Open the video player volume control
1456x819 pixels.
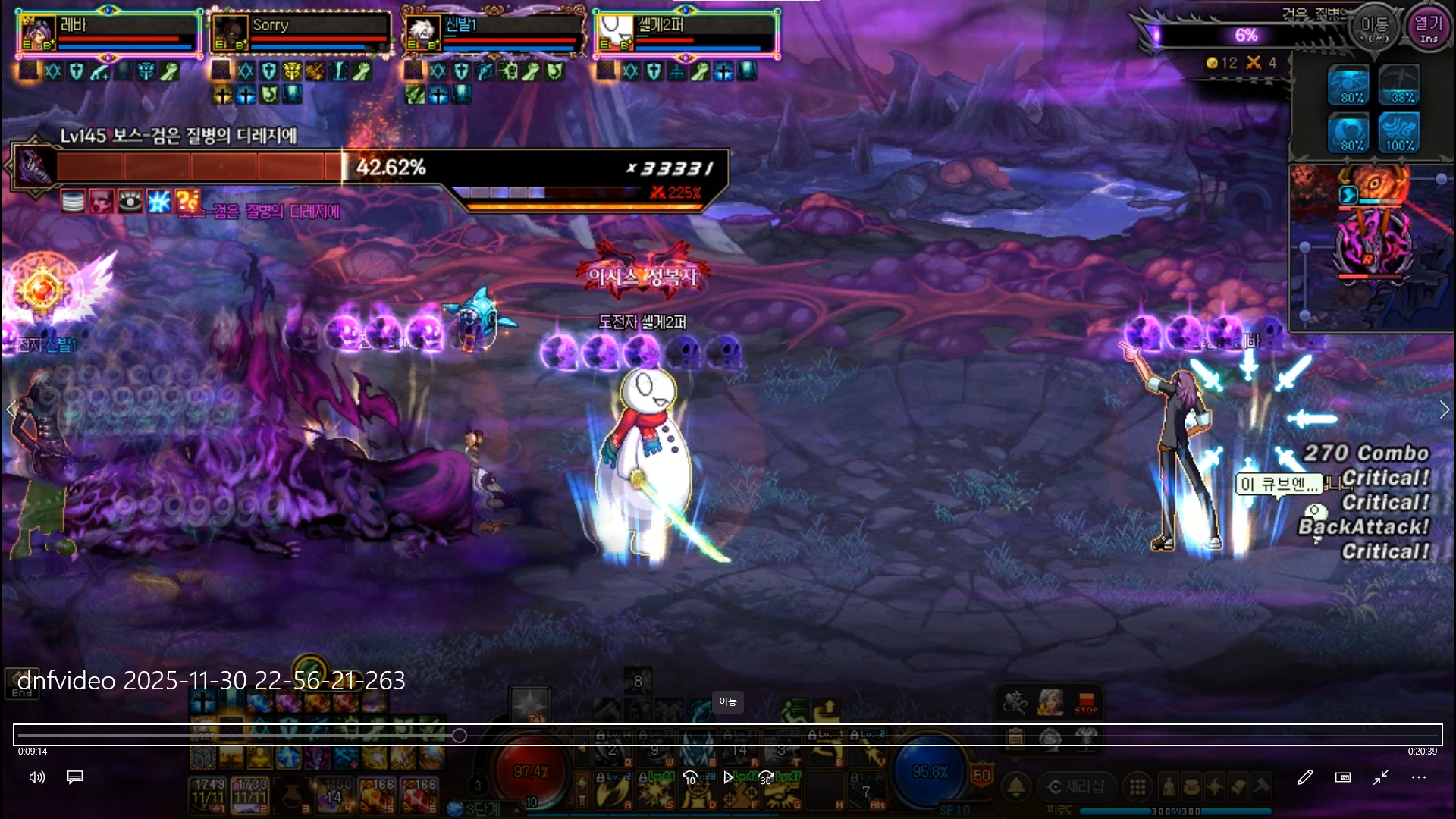(36, 777)
